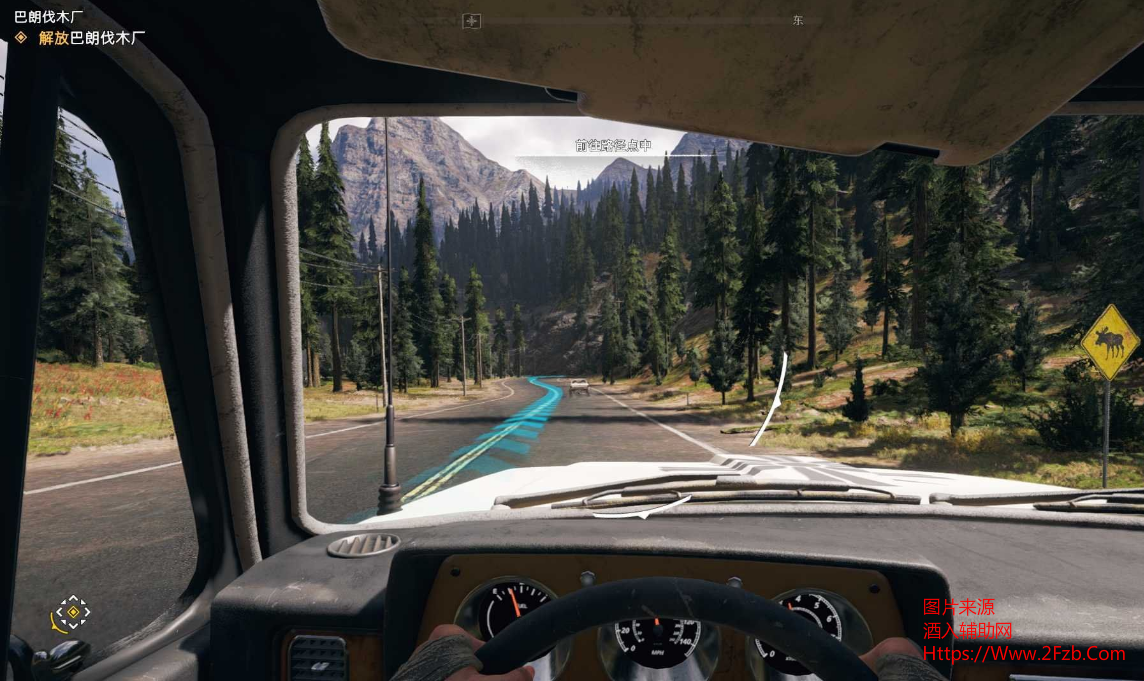This screenshot has width=1144, height=681.
Task: Select the 解放巴朗伐木厂 objective tracker
Action: [x=92, y=38]
